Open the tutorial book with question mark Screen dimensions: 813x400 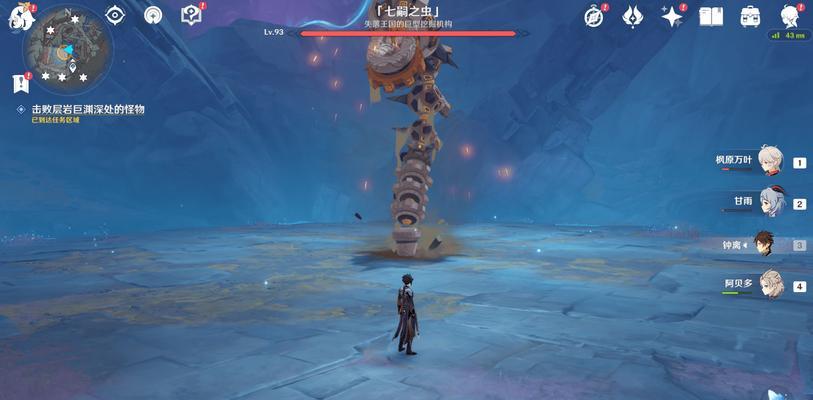point(191,15)
